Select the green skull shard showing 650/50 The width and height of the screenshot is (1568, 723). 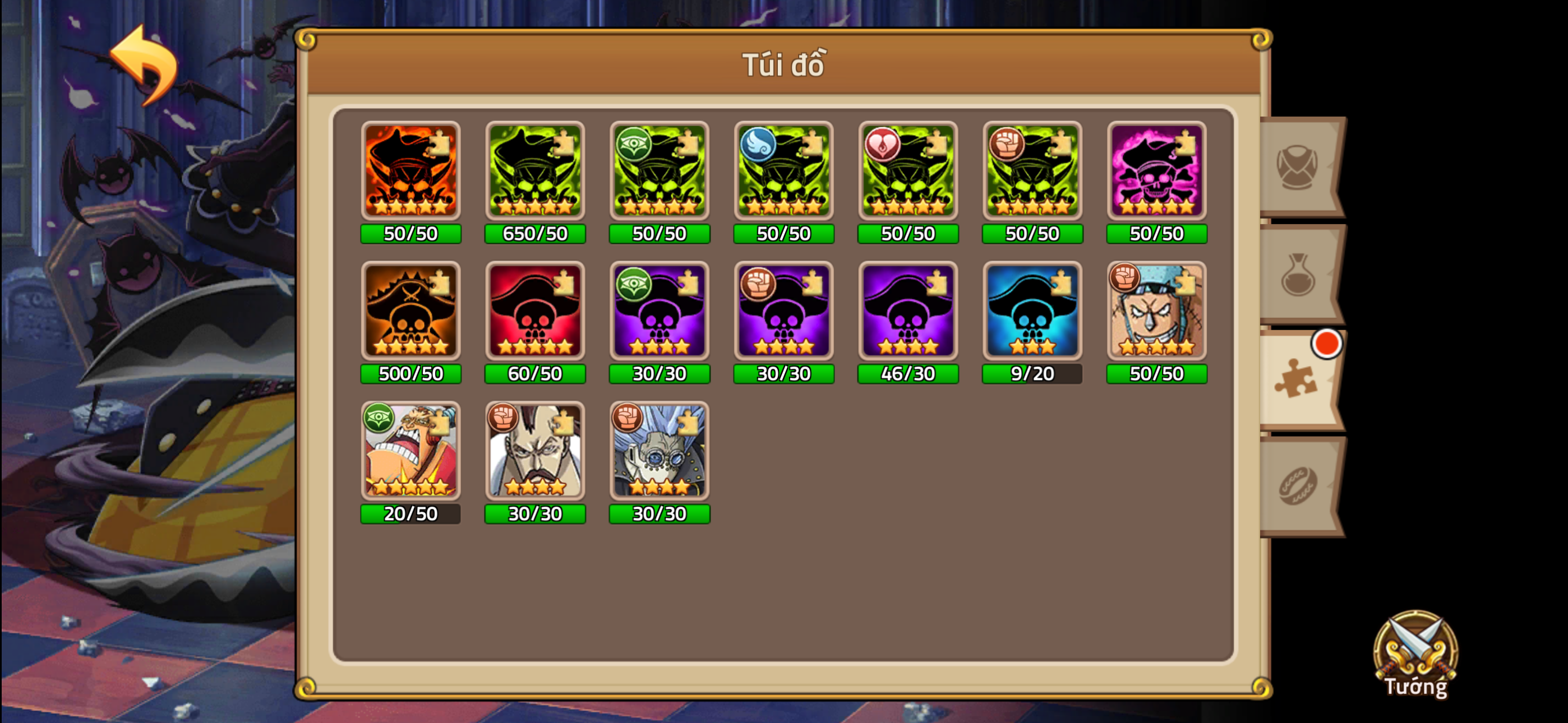[535, 172]
